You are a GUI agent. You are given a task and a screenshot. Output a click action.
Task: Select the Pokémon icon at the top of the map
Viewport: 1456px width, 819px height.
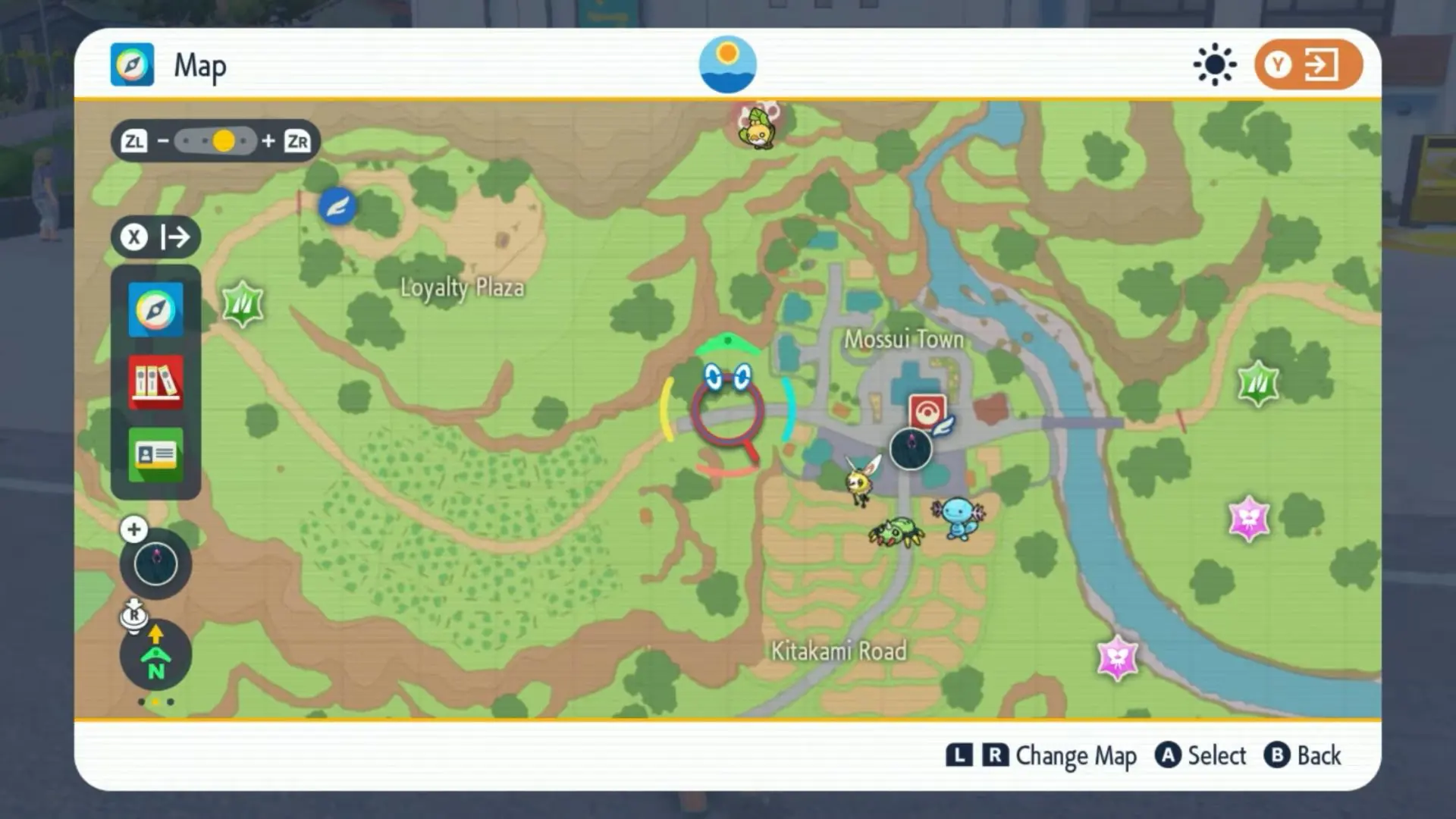[758, 127]
